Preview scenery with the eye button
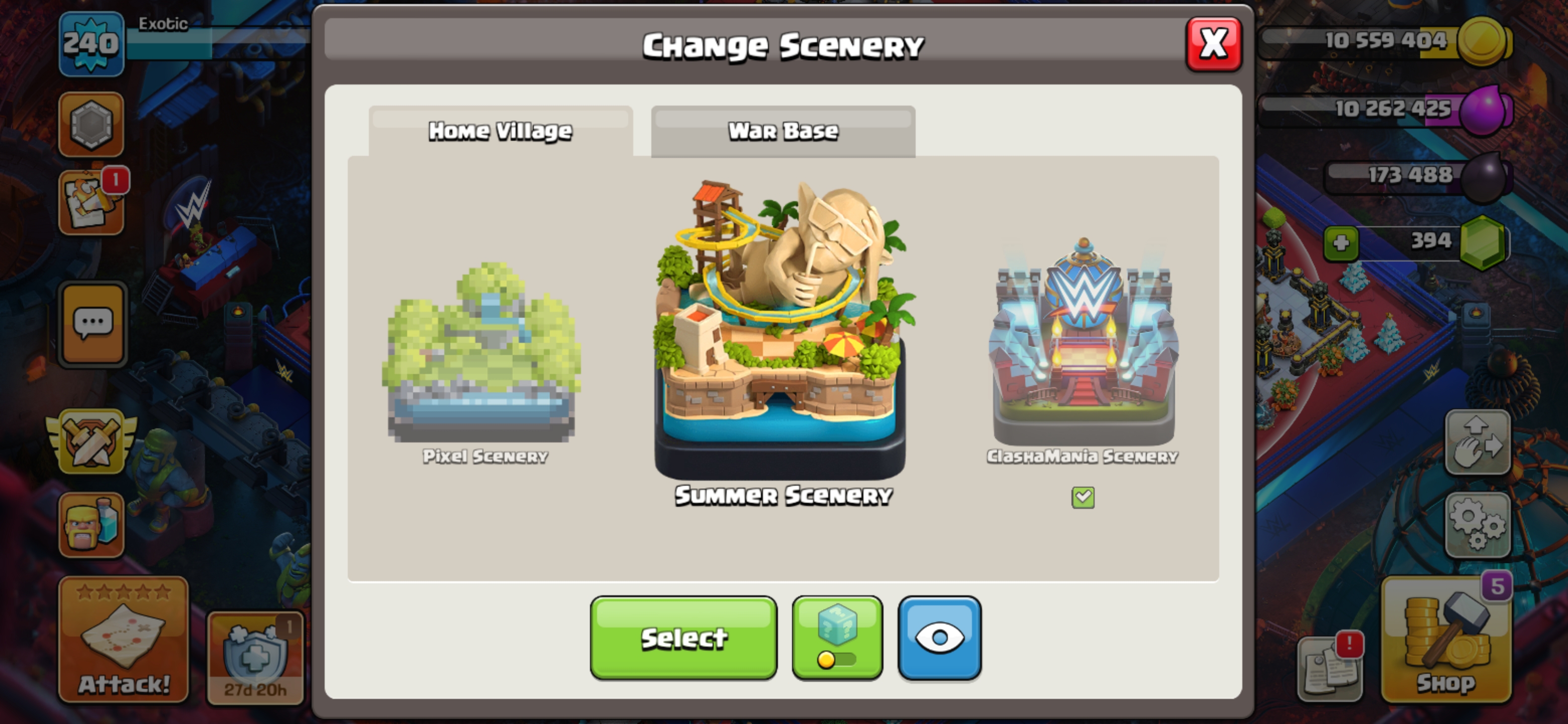The height and width of the screenshot is (724, 1568). click(x=939, y=638)
